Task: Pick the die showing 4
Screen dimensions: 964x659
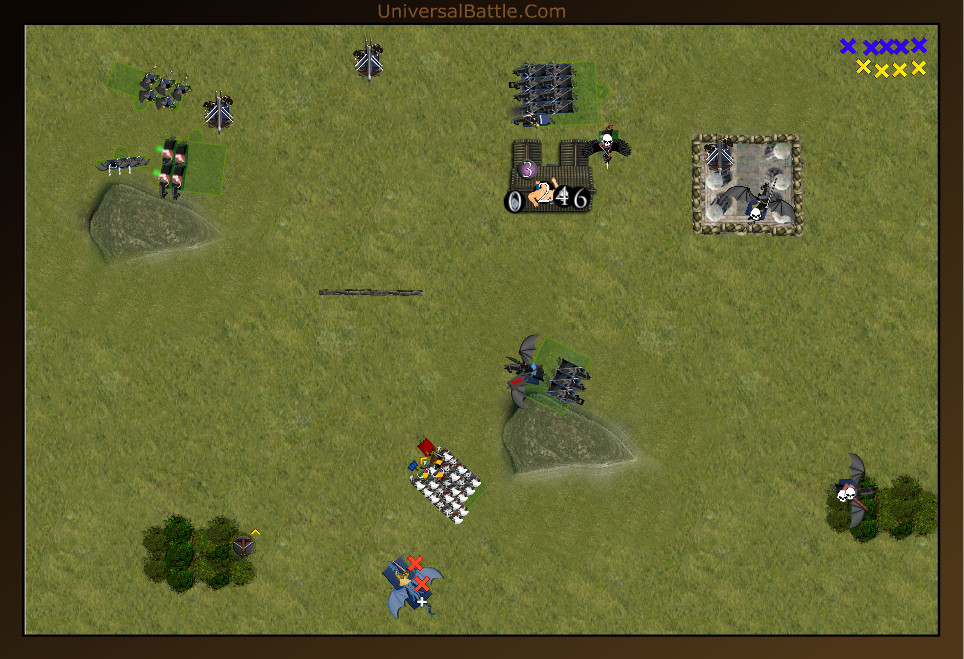Action: click(563, 196)
